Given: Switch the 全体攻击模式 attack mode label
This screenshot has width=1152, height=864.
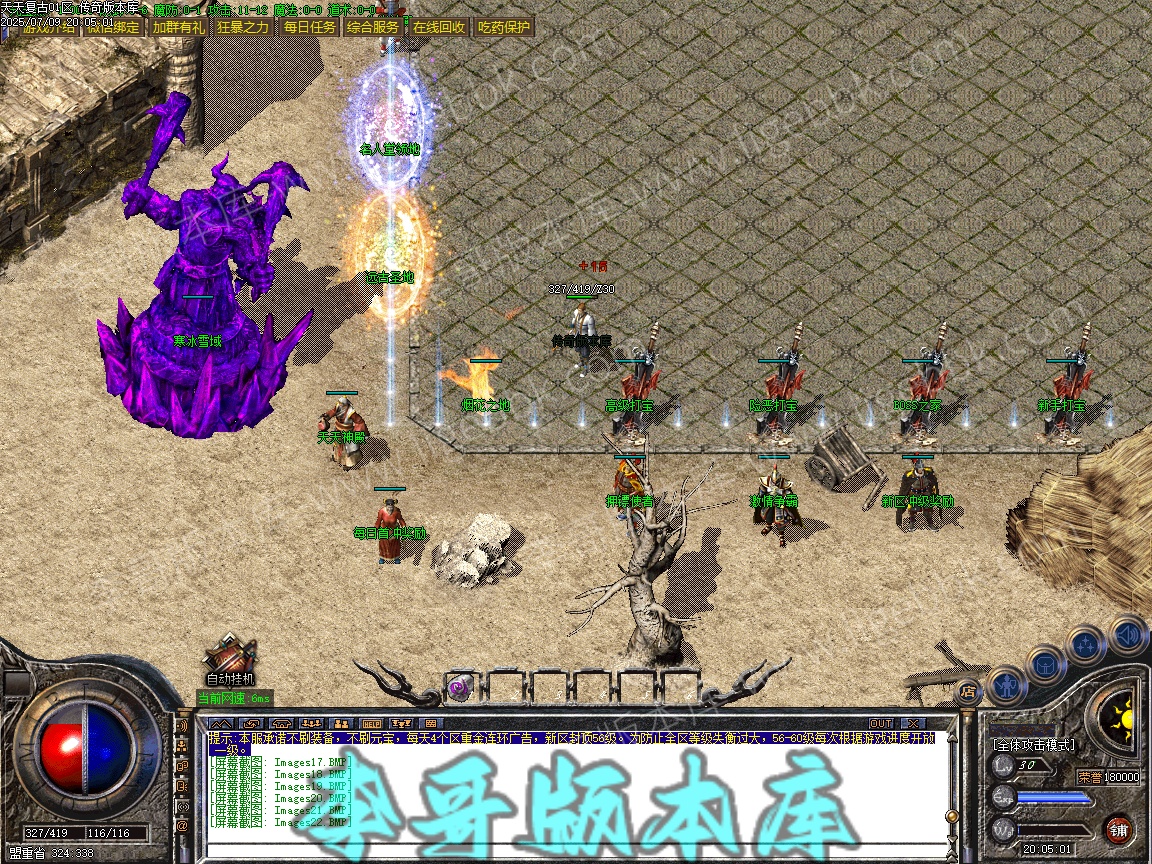Looking at the screenshot, I should coord(1034,744).
